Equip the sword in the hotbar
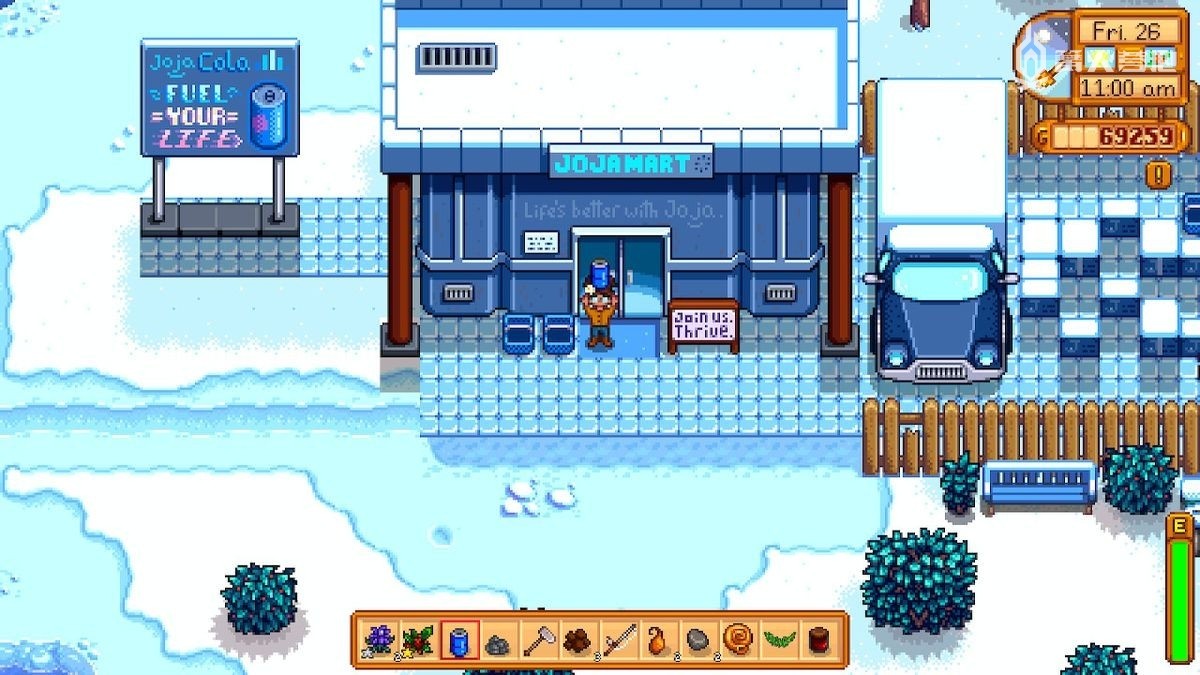 [619, 639]
